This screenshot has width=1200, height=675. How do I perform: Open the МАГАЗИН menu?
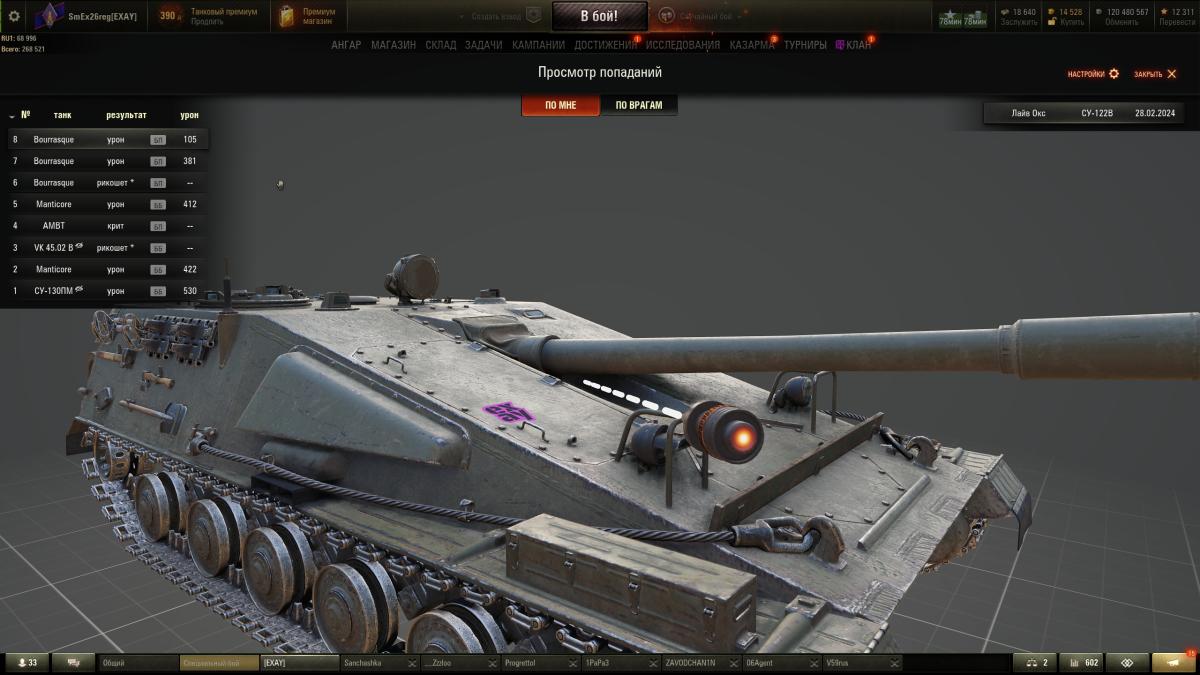pos(393,45)
